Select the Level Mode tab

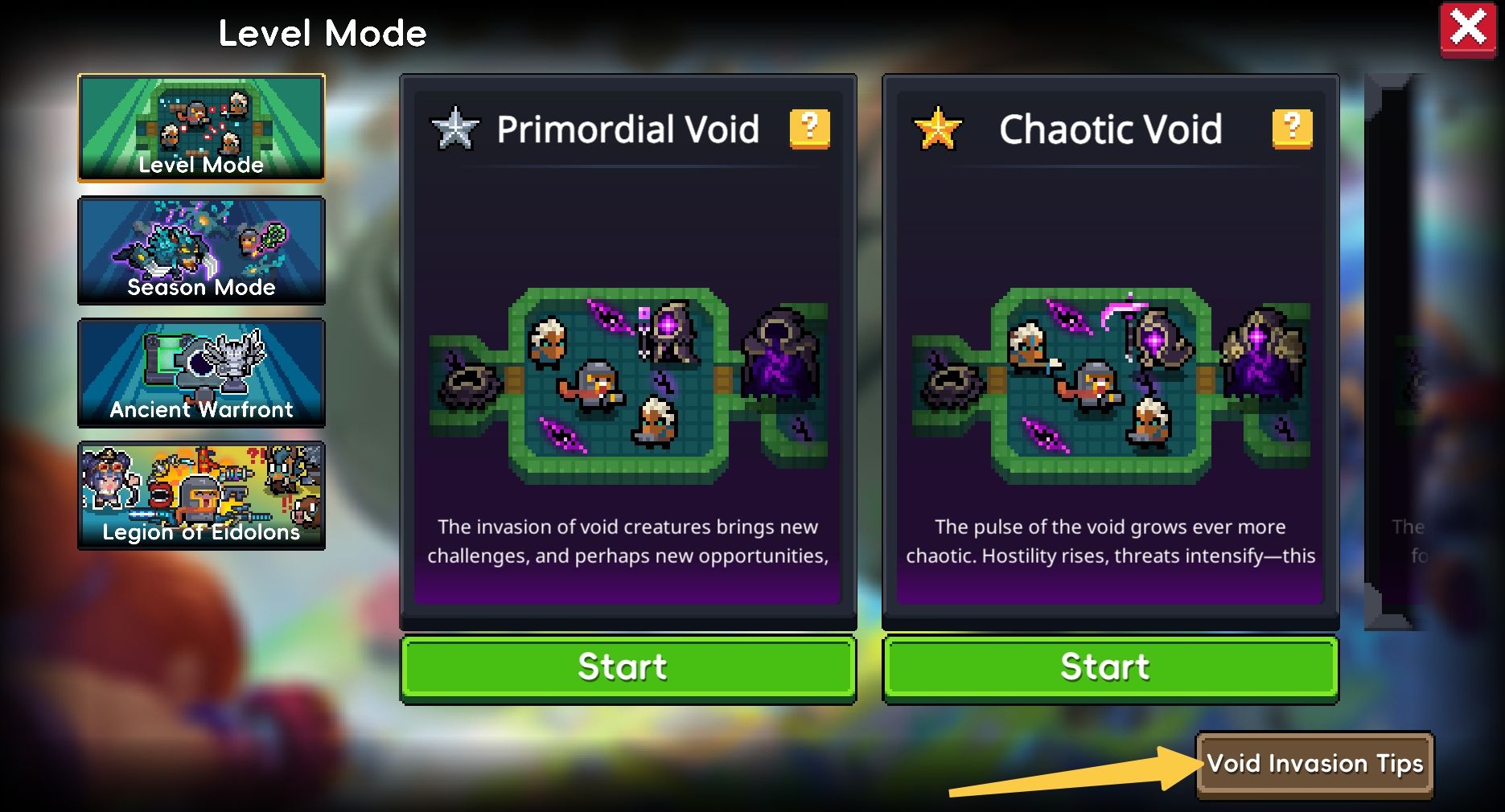coord(201,128)
